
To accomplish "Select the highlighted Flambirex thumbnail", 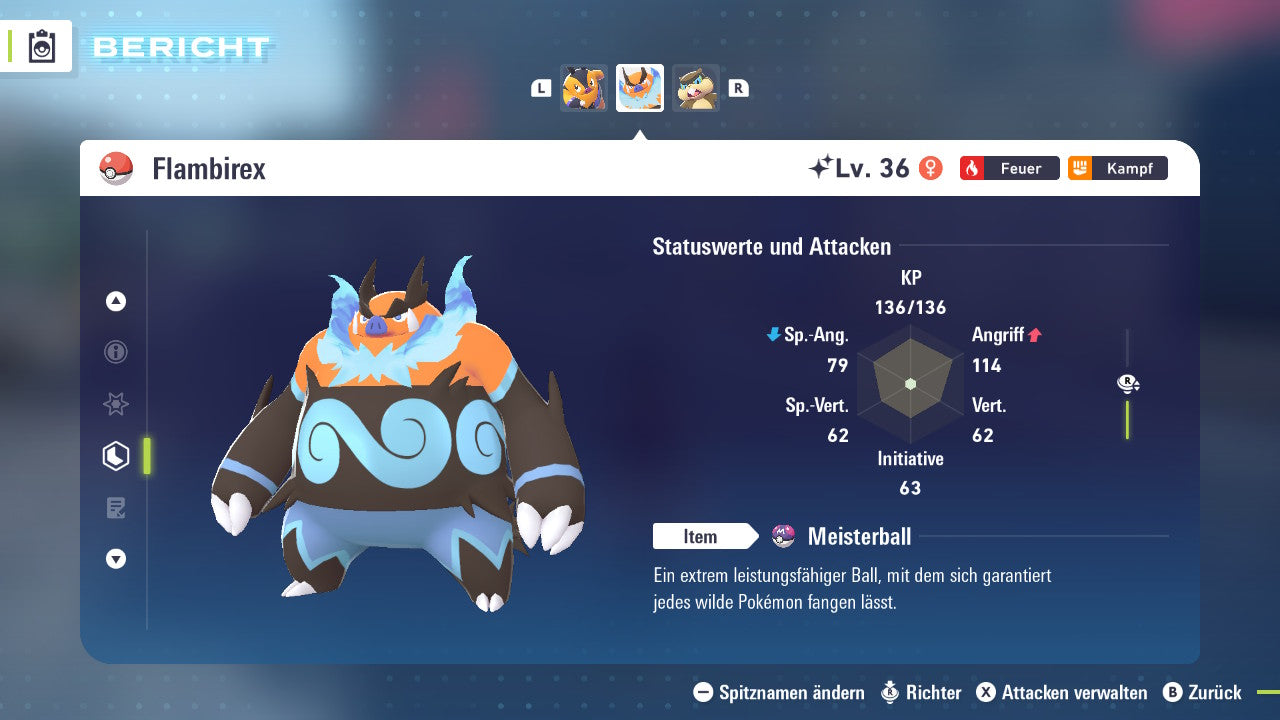I will (x=640, y=87).
